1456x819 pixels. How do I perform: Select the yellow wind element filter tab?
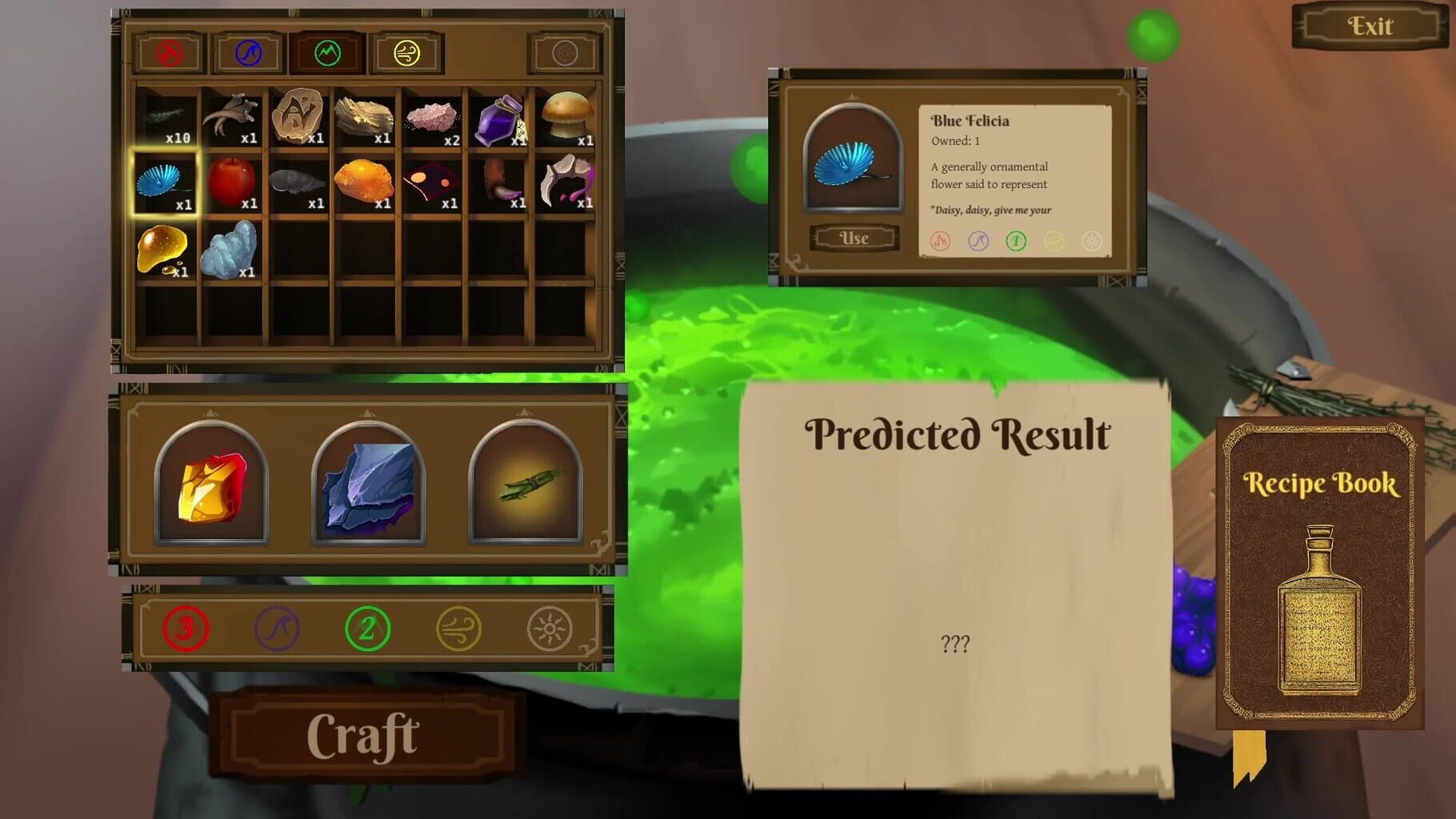tap(406, 51)
